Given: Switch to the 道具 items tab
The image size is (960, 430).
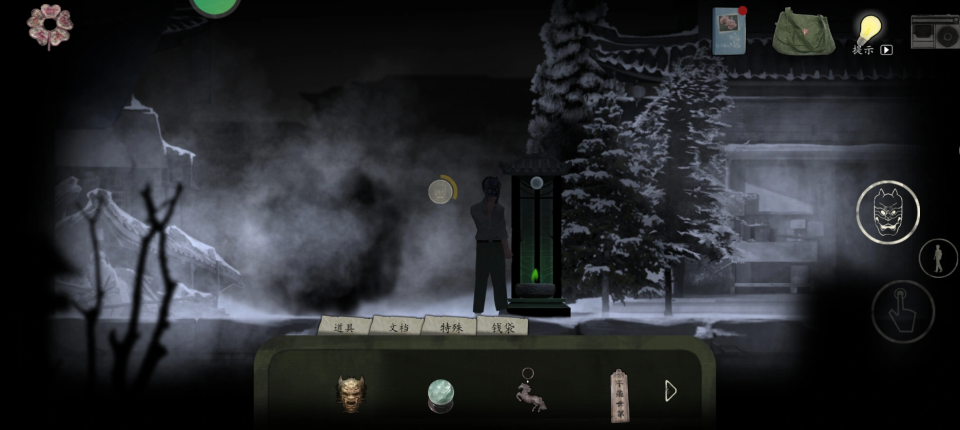Looking at the screenshot, I should (x=345, y=326).
